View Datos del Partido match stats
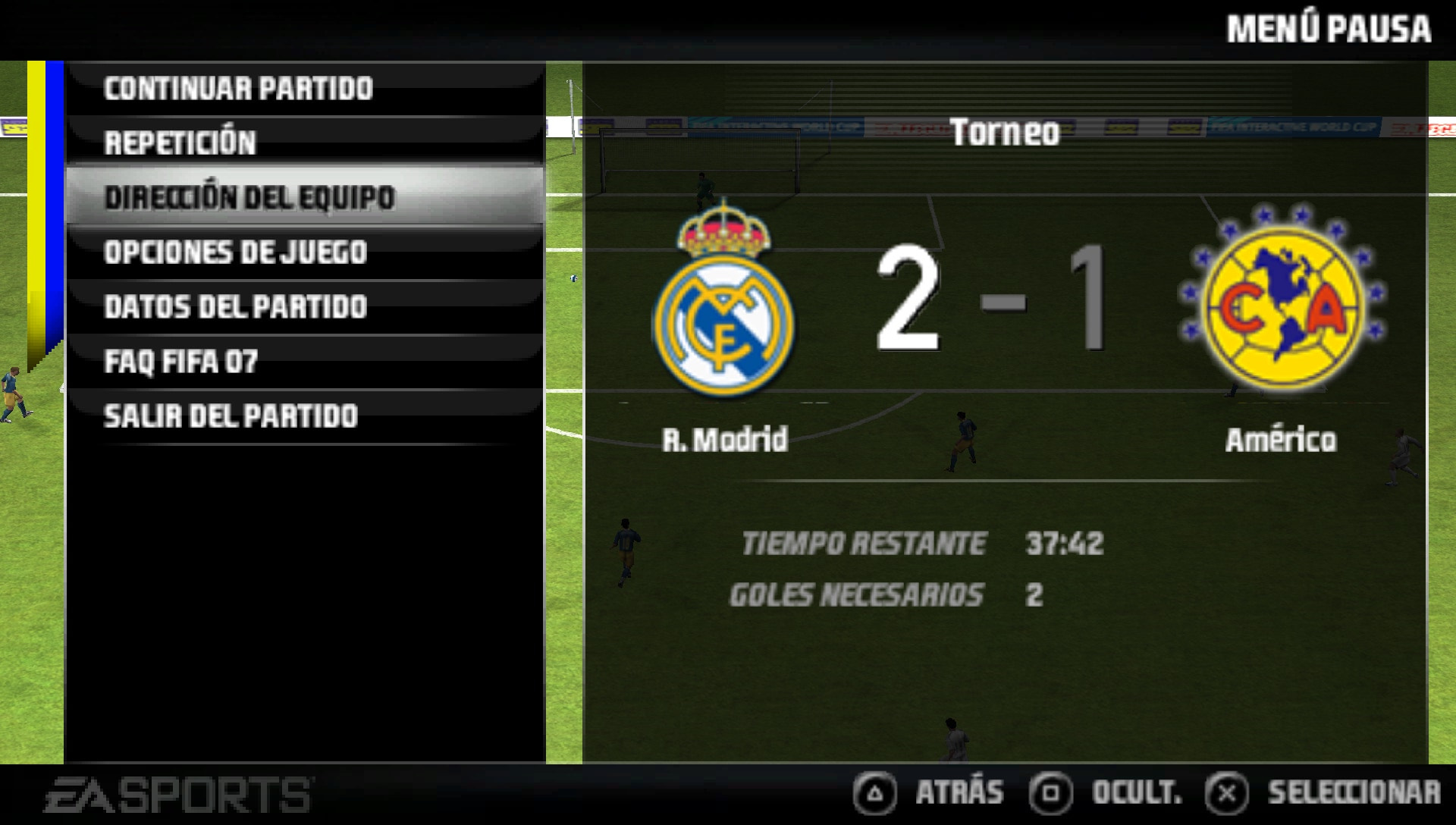This screenshot has width=1456, height=825. click(x=235, y=307)
